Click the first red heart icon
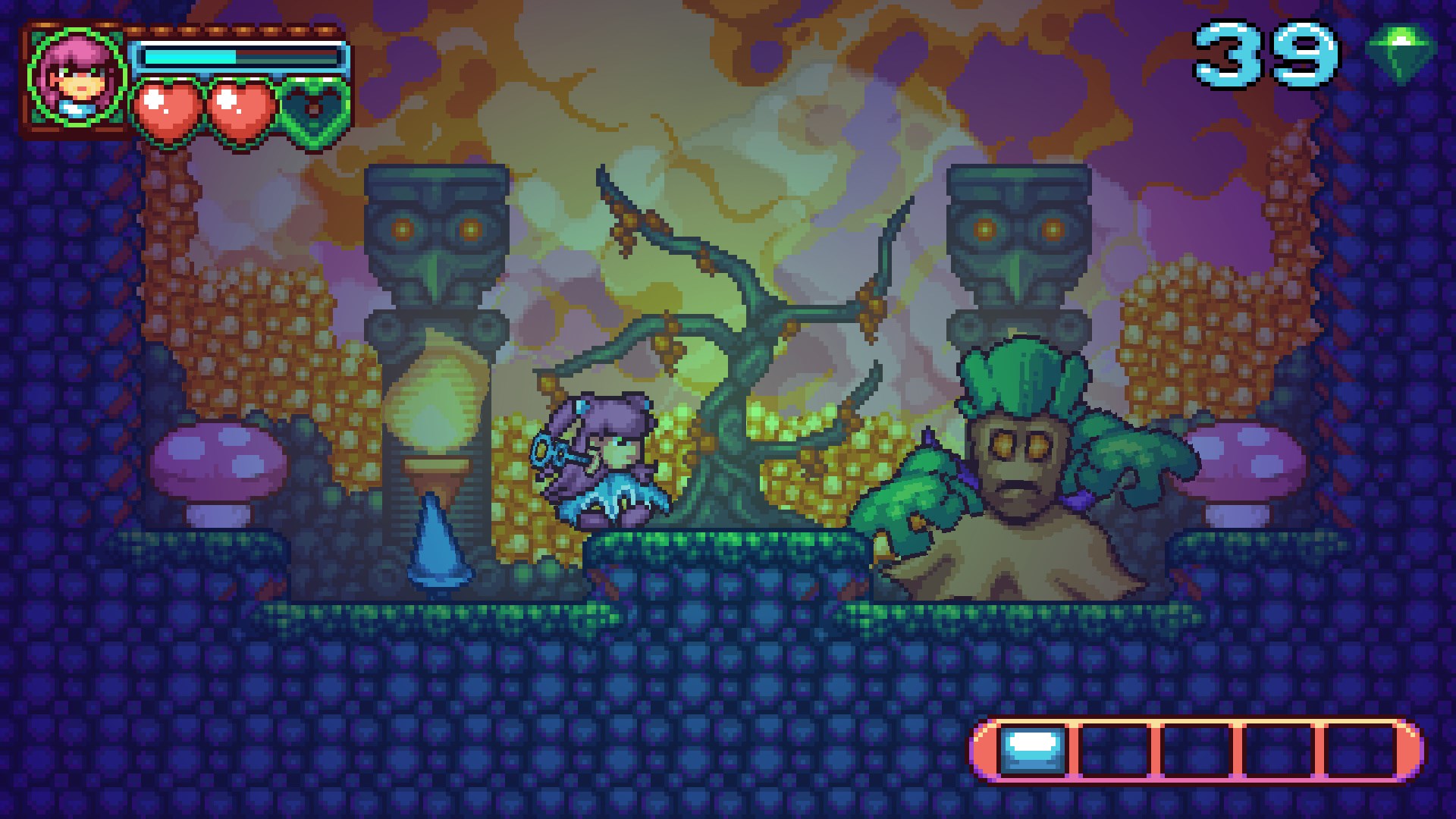The width and height of the screenshot is (1456, 819). tap(171, 106)
